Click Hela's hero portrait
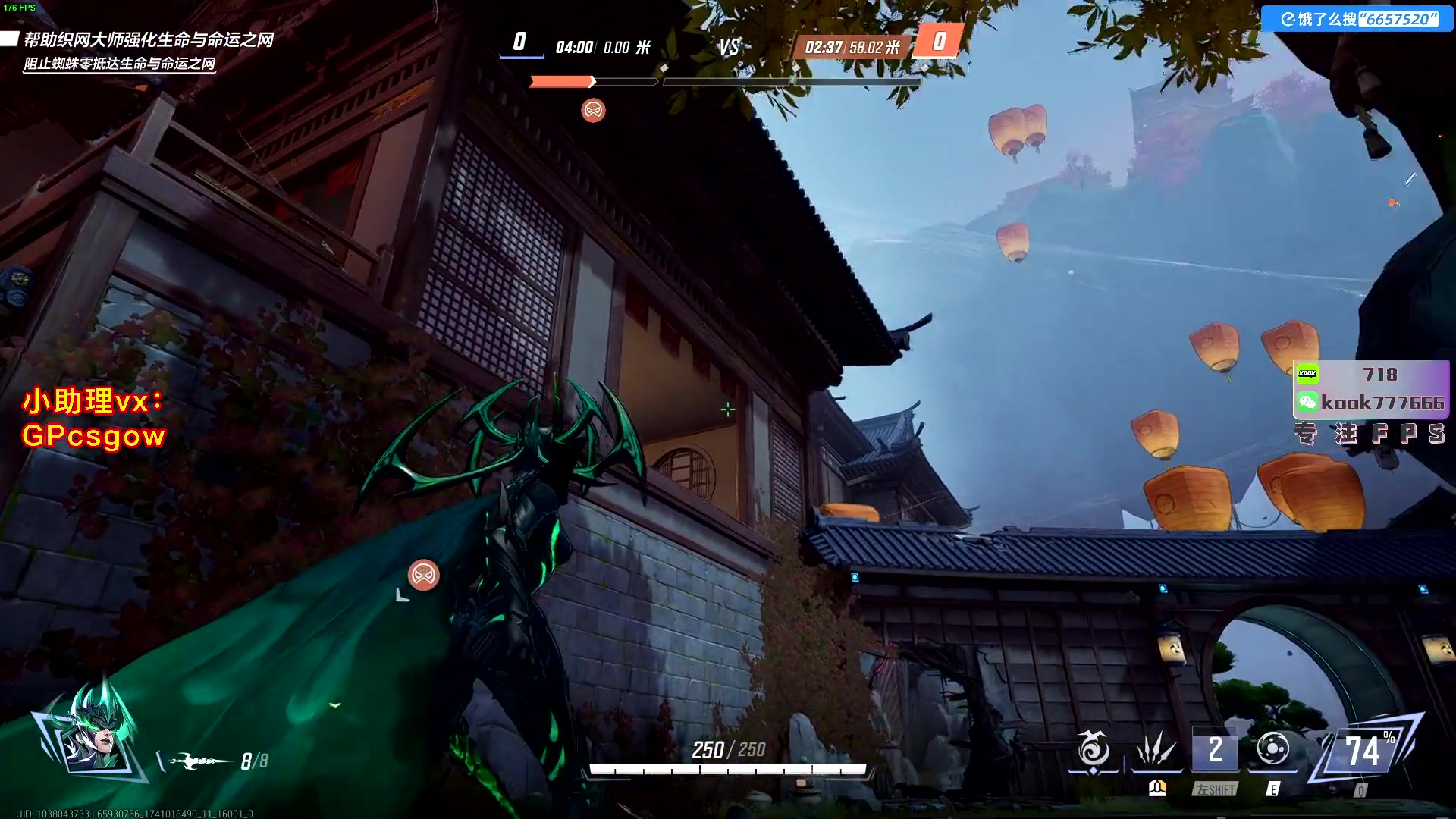 coord(94,731)
